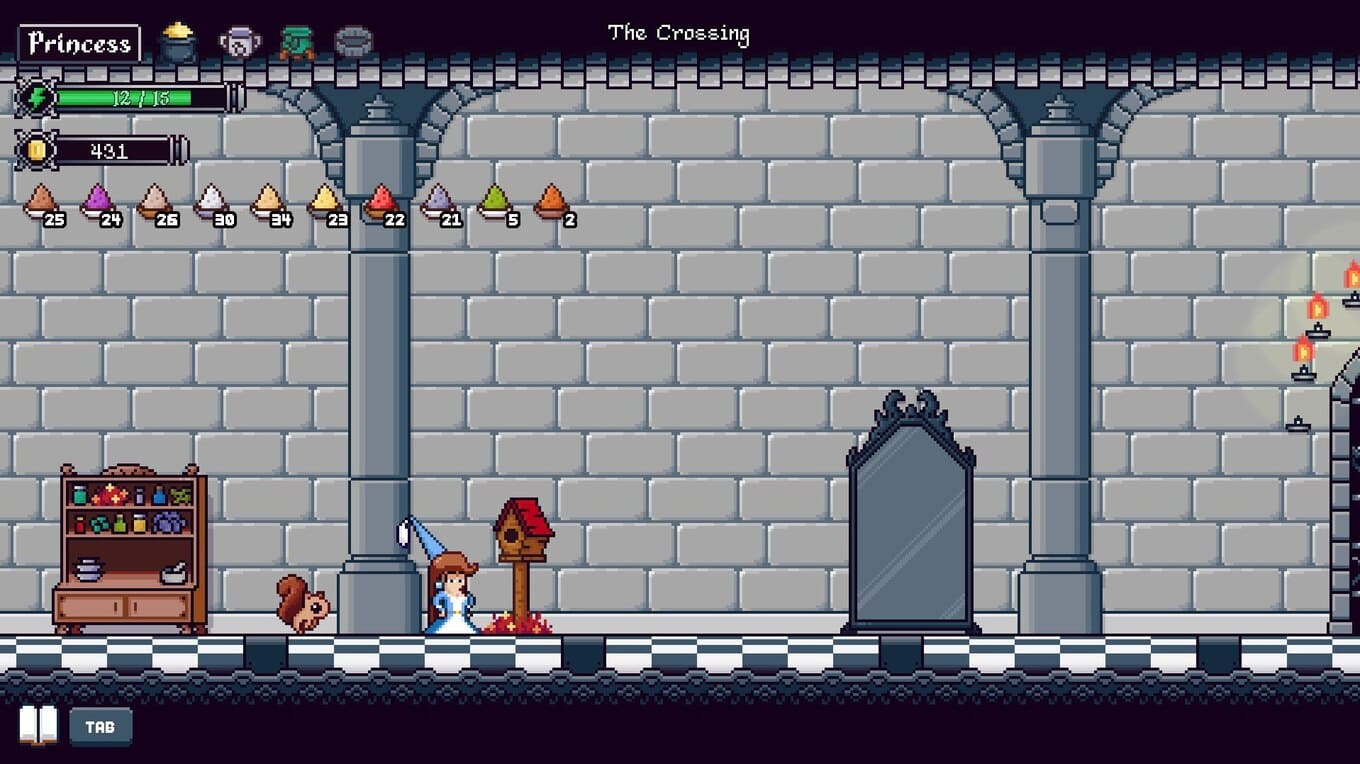Open the book journal icon
This screenshot has height=764, width=1360.
(39, 726)
